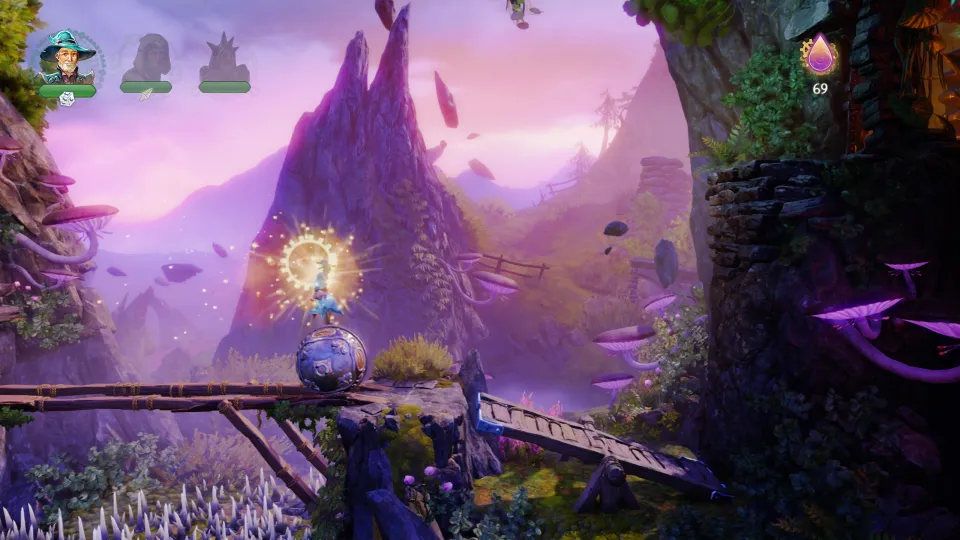960x540 pixels.
Task: Click the pink experience vial icon
Action: pos(820,55)
